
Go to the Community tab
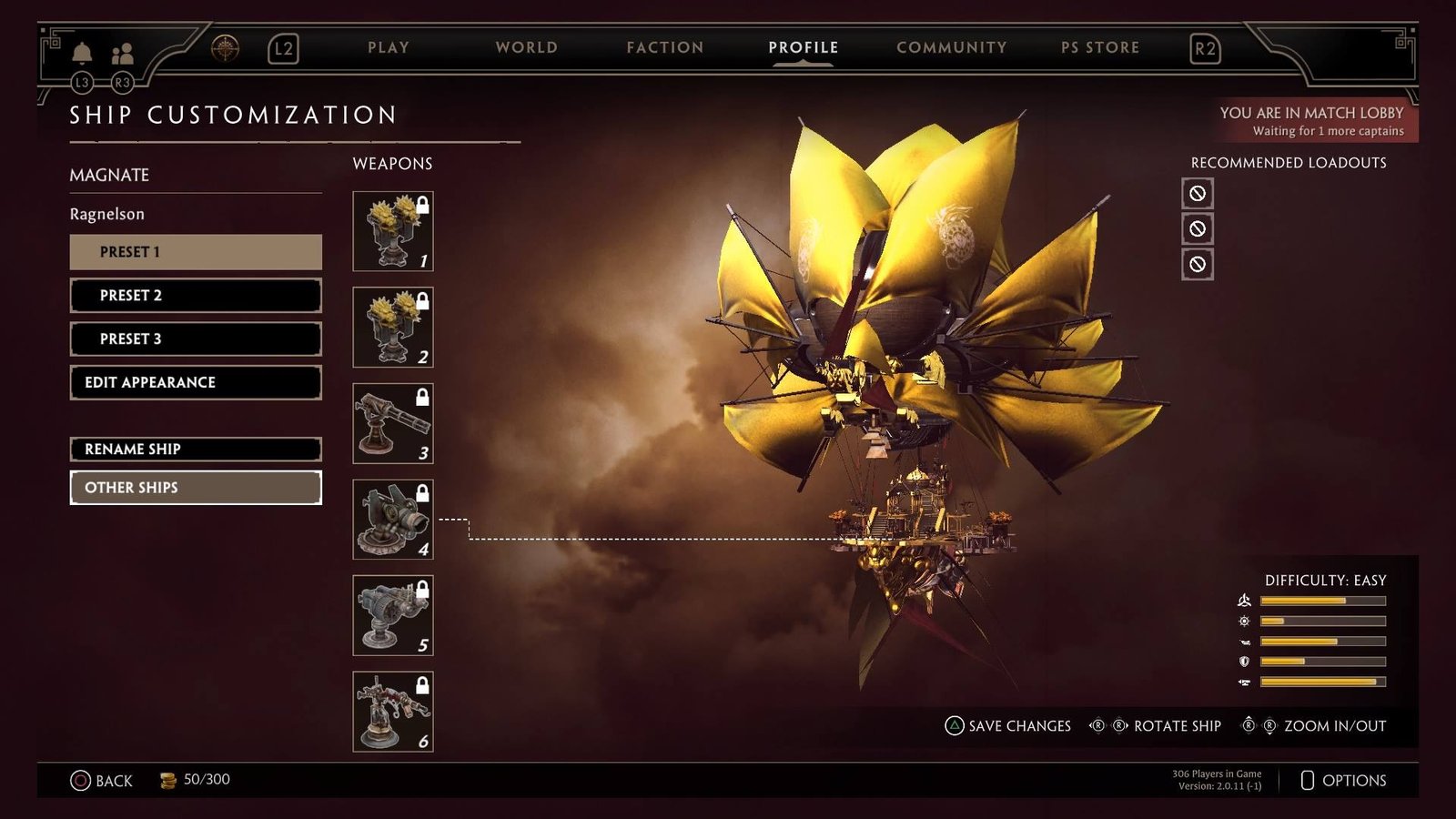tap(951, 47)
